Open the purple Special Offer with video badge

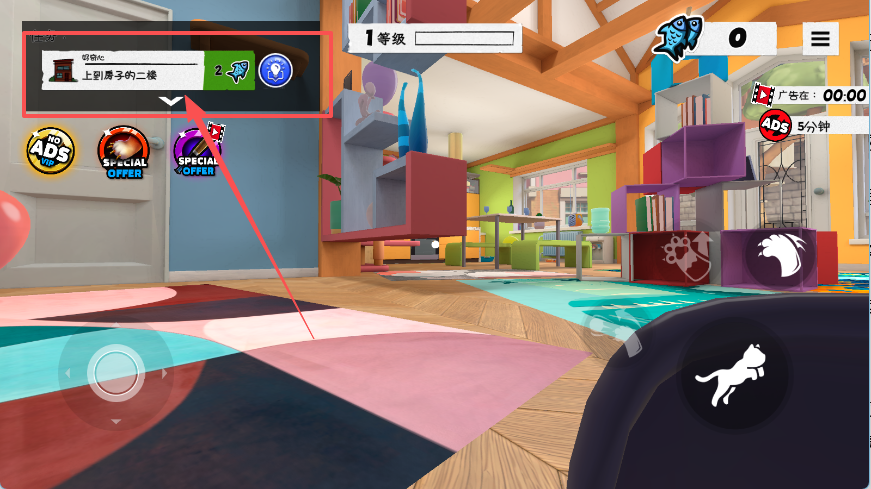point(198,152)
